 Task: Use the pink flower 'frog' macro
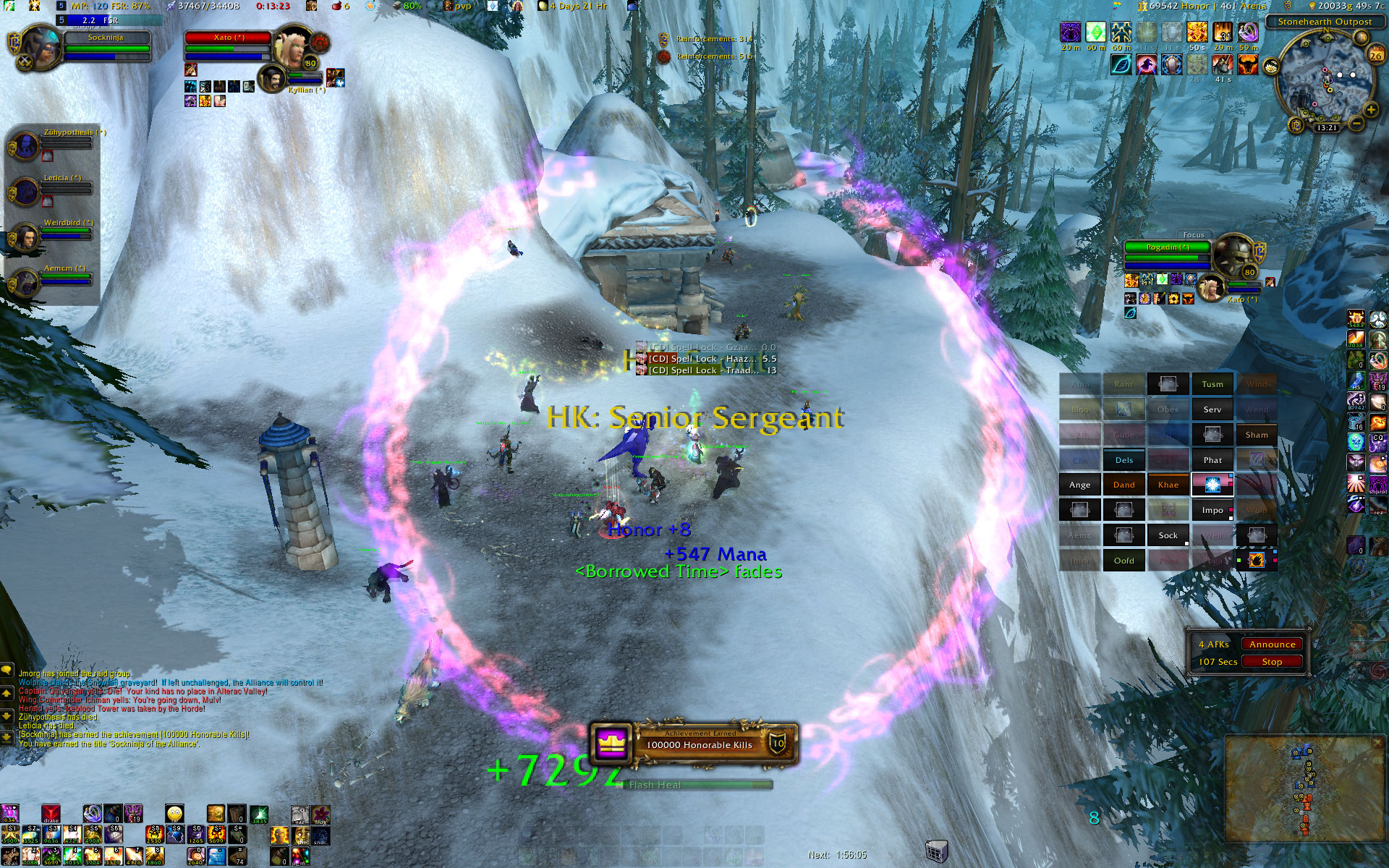point(320,815)
